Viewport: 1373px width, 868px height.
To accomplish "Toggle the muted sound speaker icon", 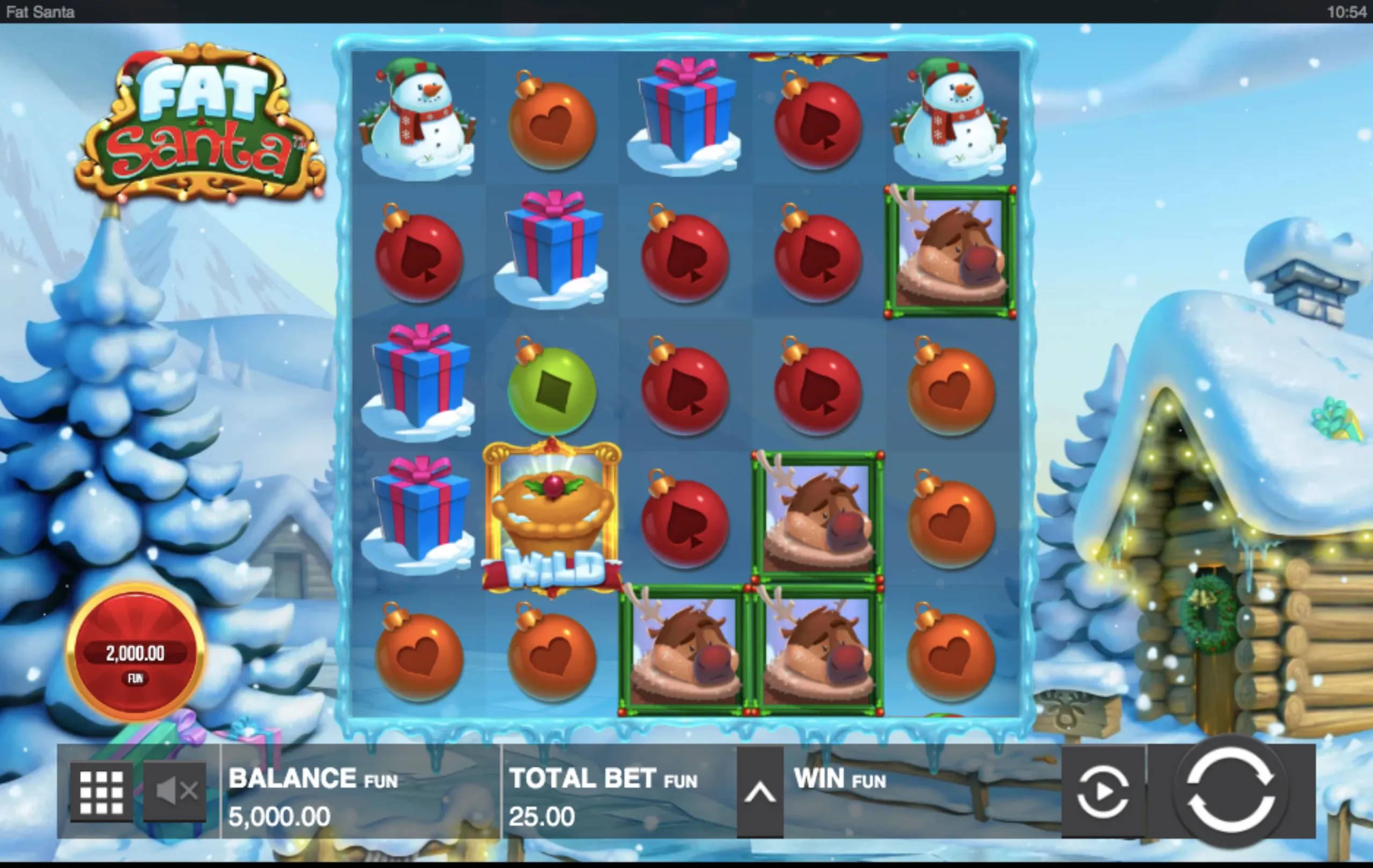I will coord(175,791).
